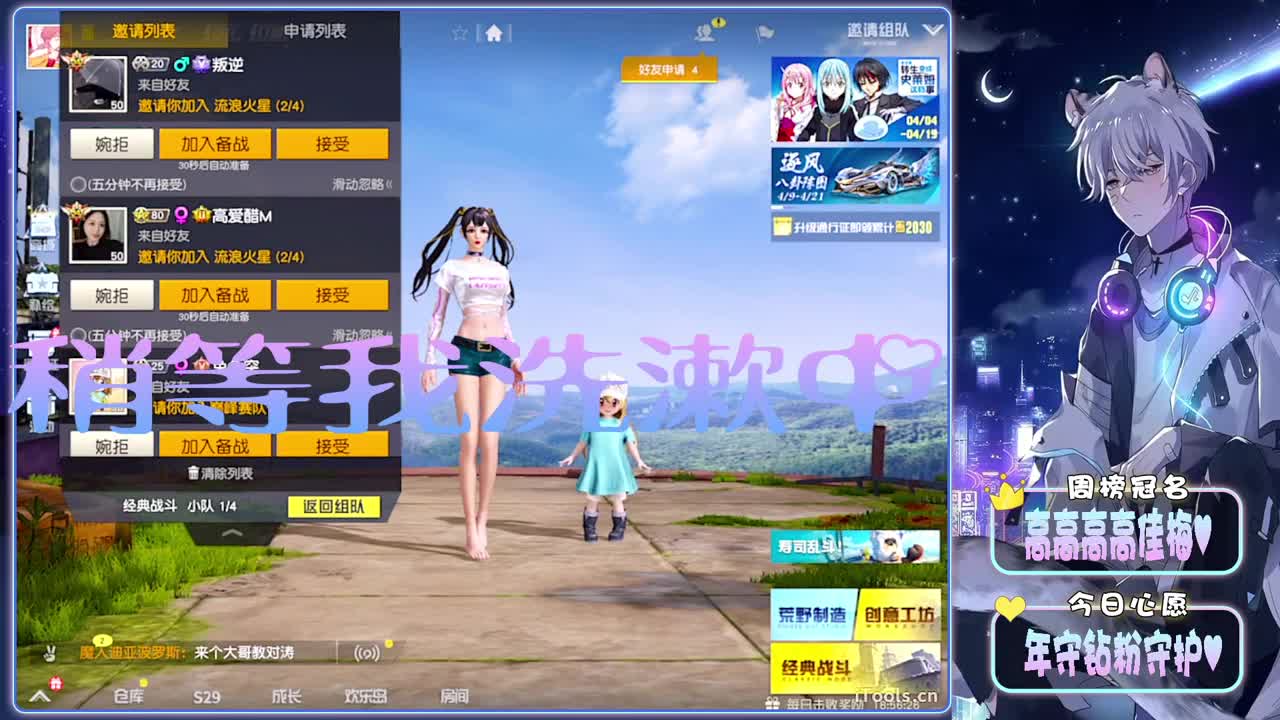
Task: Accept 叛逆's team invitation with 接受
Action: [x=333, y=143]
